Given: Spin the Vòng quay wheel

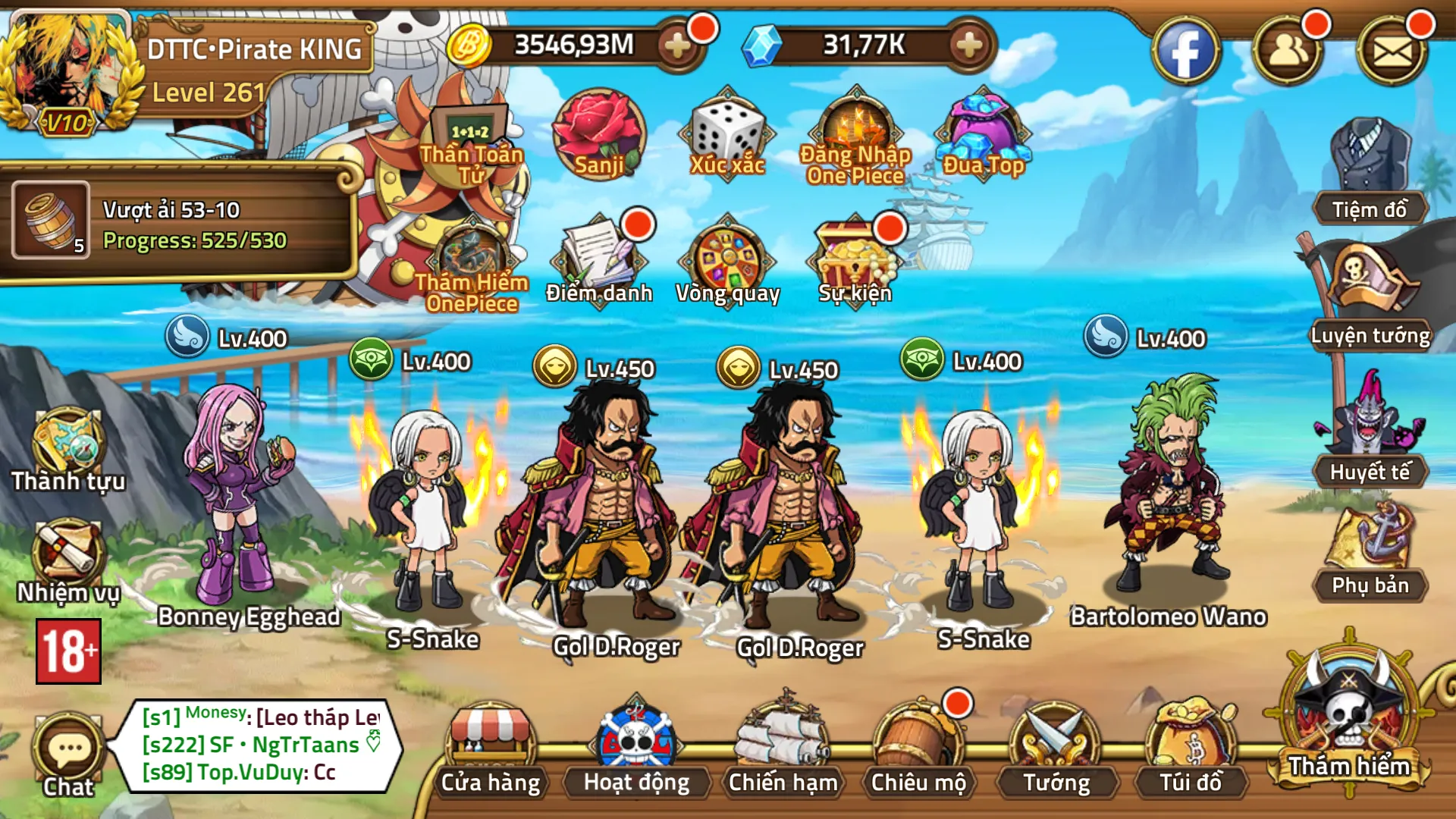Looking at the screenshot, I should pos(728,262).
